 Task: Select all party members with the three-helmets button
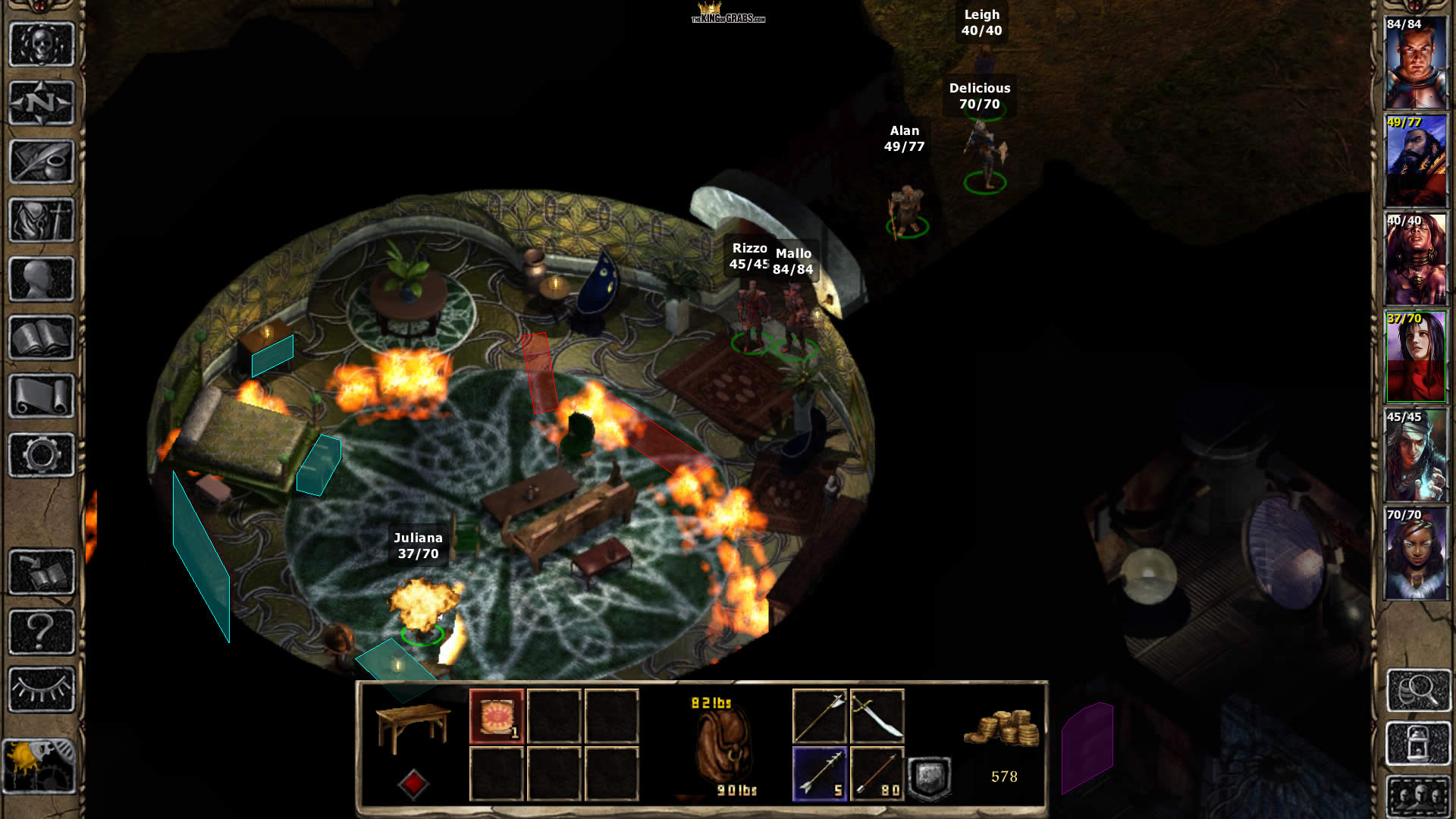[1418, 796]
